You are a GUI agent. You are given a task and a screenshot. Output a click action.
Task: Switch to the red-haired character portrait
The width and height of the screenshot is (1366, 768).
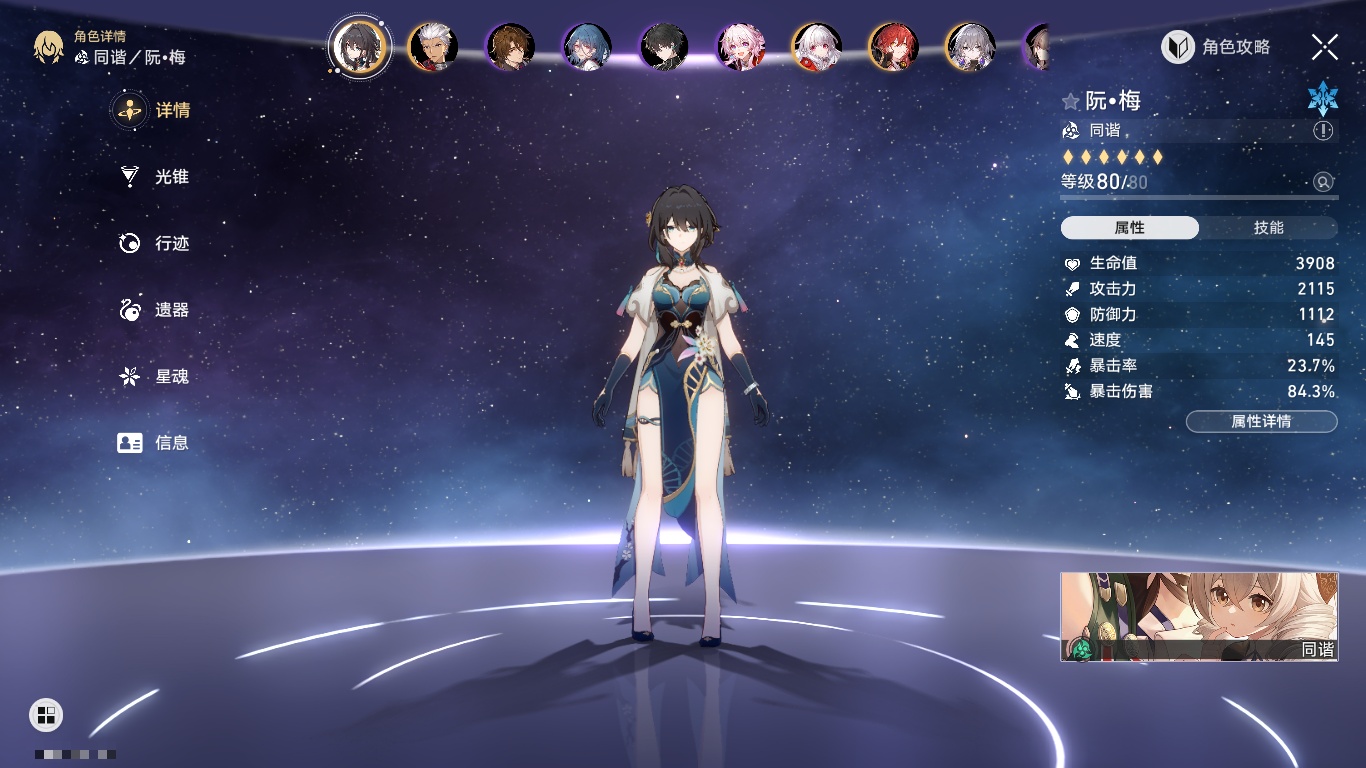coord(894,47)
